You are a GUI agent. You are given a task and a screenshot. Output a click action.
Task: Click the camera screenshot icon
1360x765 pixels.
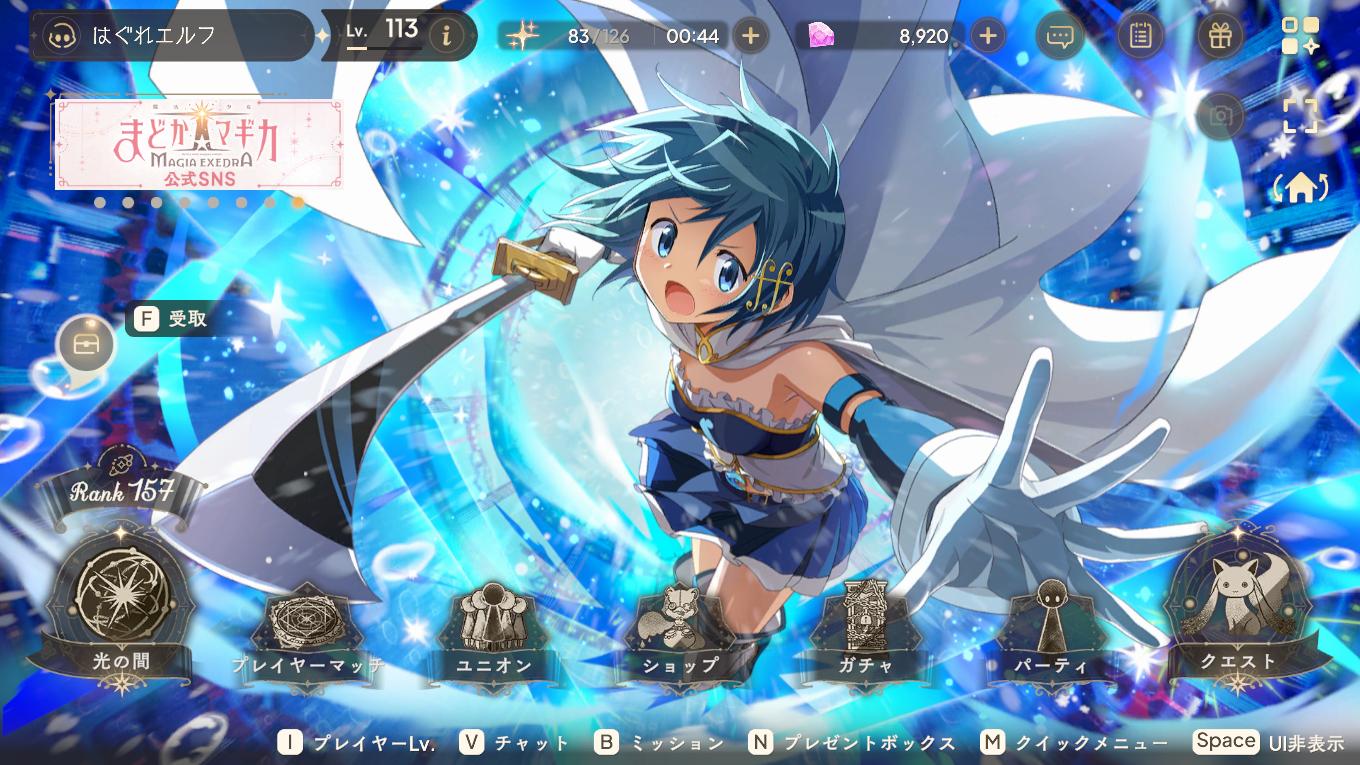pyautogui.click(x=1220, y=116)
